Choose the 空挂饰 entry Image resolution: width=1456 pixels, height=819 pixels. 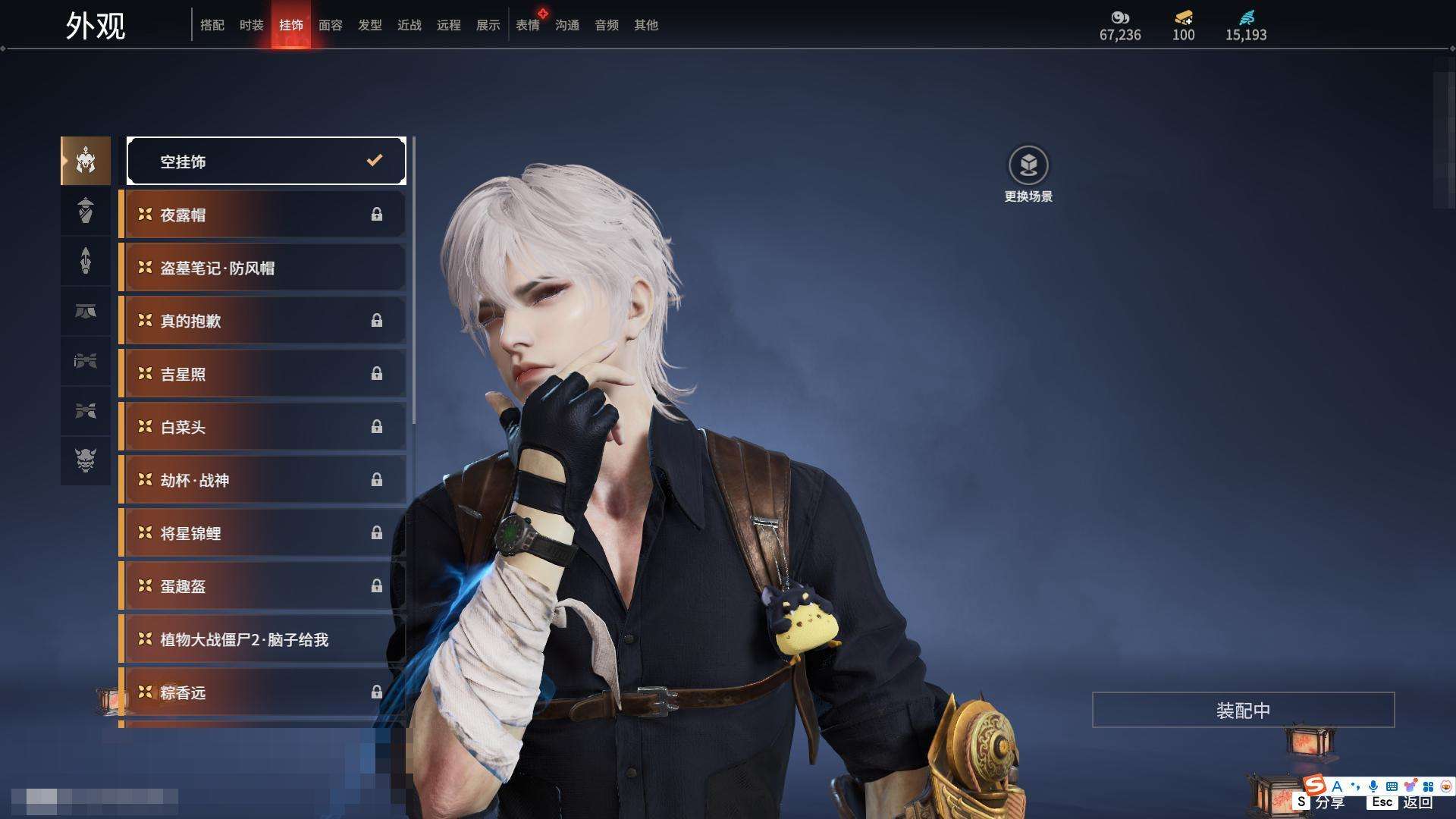click(x=266, y=161)
